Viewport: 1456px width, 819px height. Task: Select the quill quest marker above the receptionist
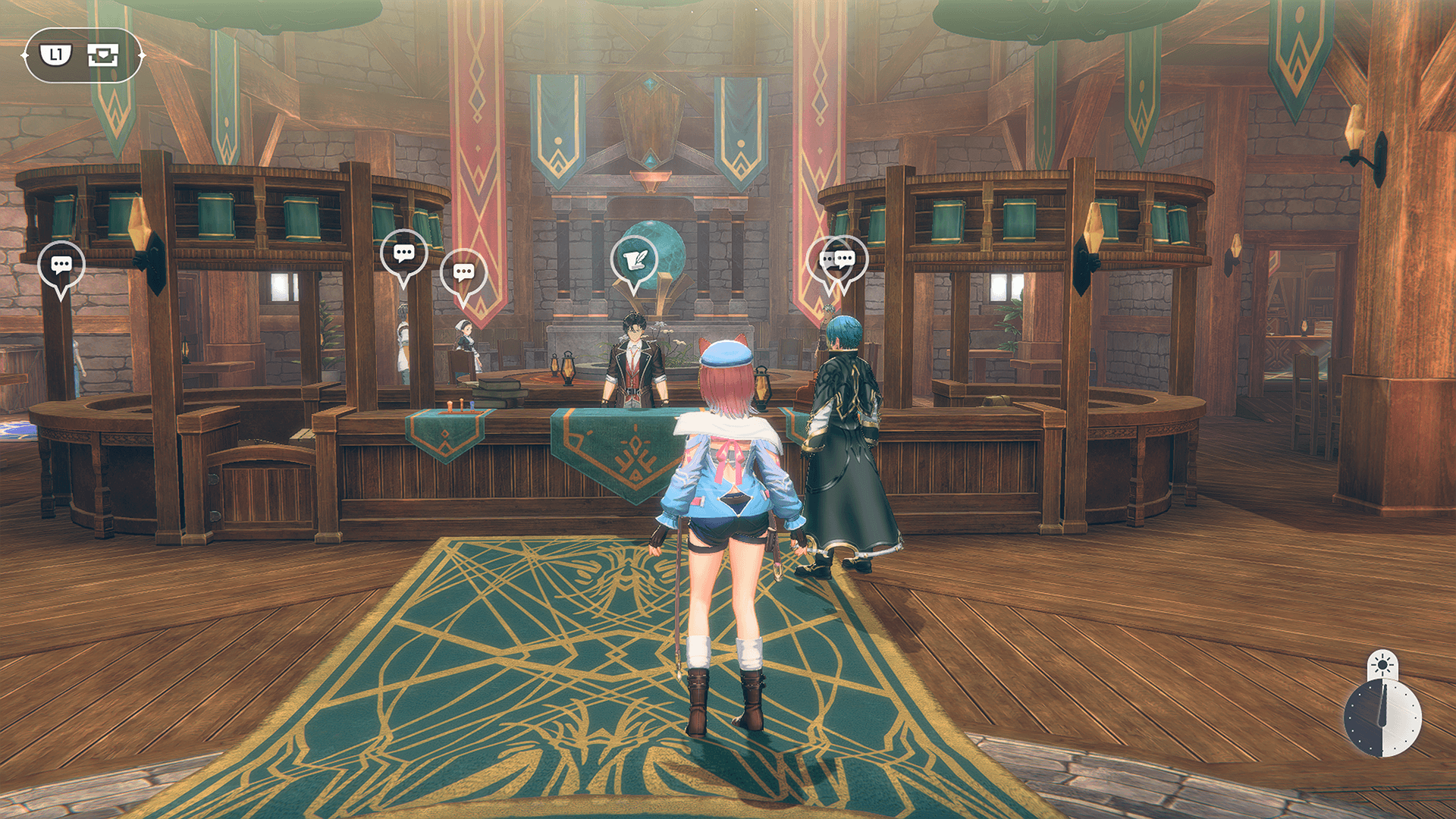[x=634, y=260]
